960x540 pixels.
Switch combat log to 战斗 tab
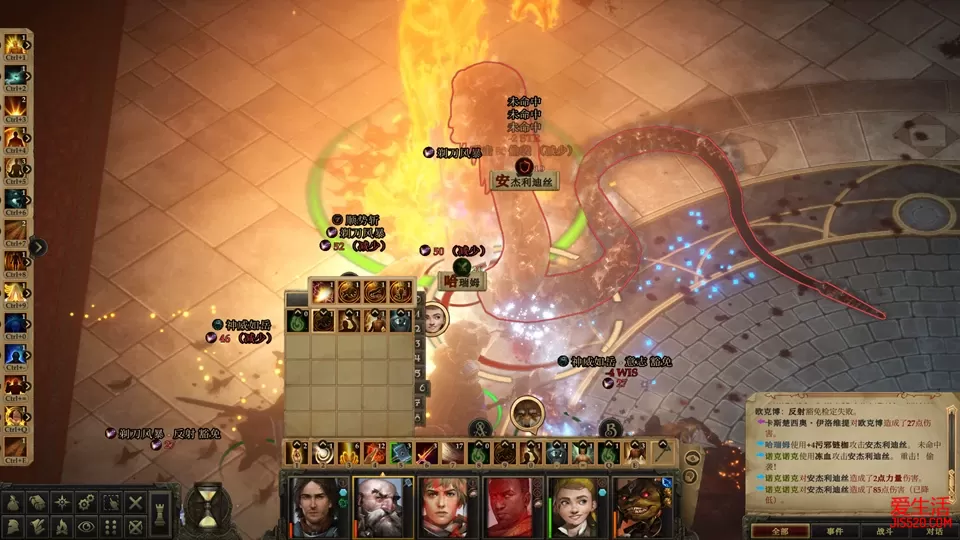[x=884, y=531]
